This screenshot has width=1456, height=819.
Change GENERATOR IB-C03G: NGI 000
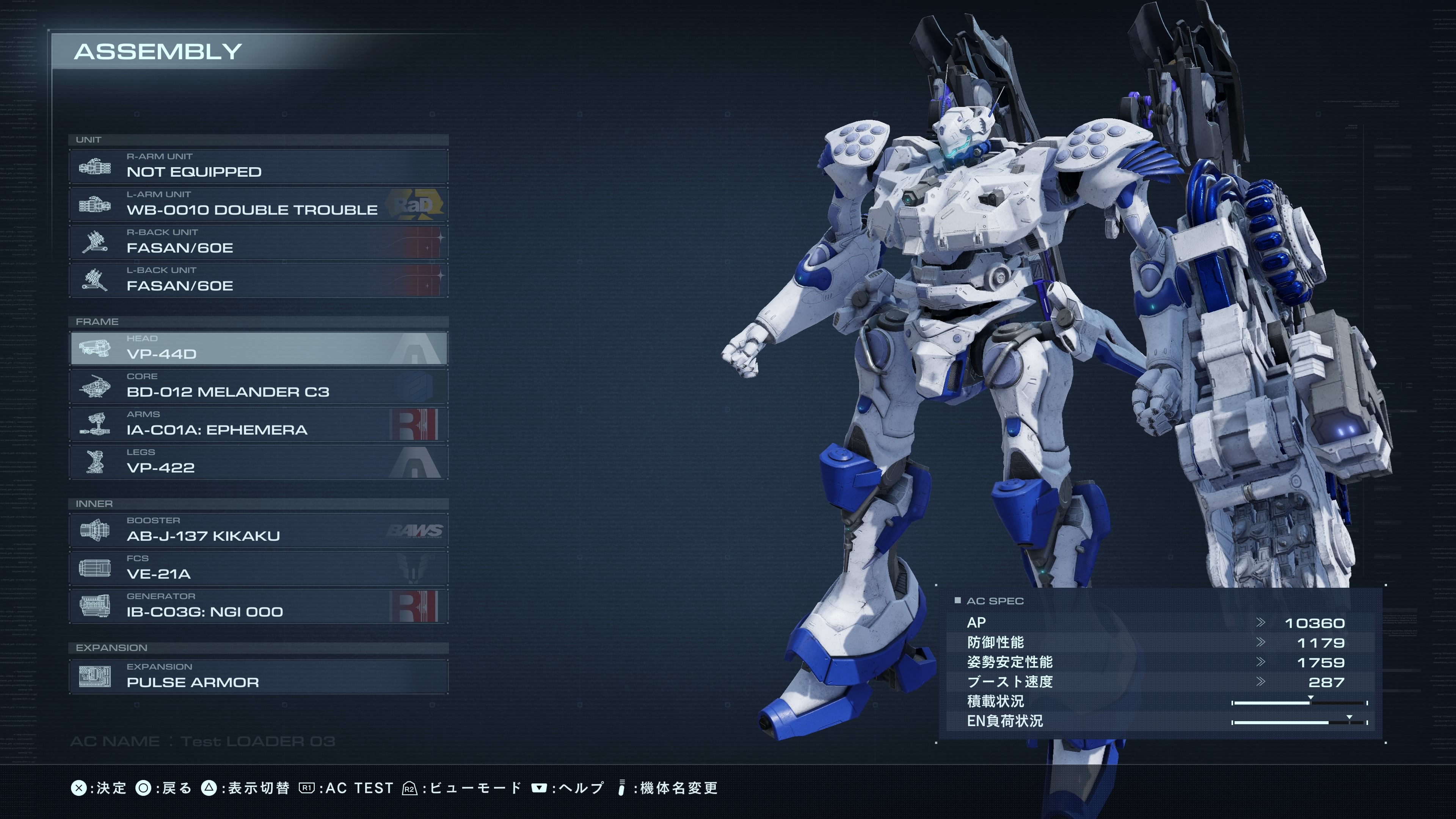(x=258, y=606)
